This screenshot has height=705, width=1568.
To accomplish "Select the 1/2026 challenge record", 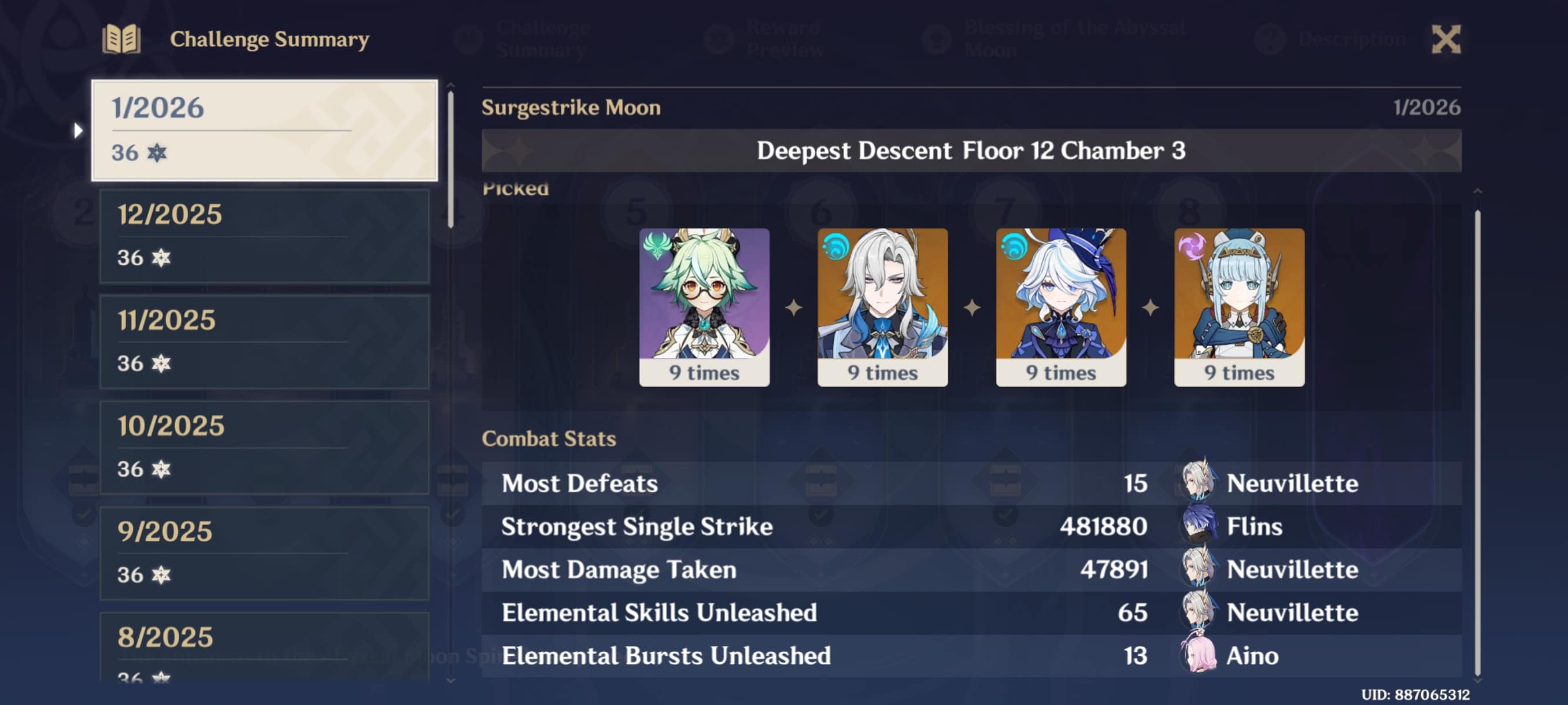I will click(x=264, y=130).
